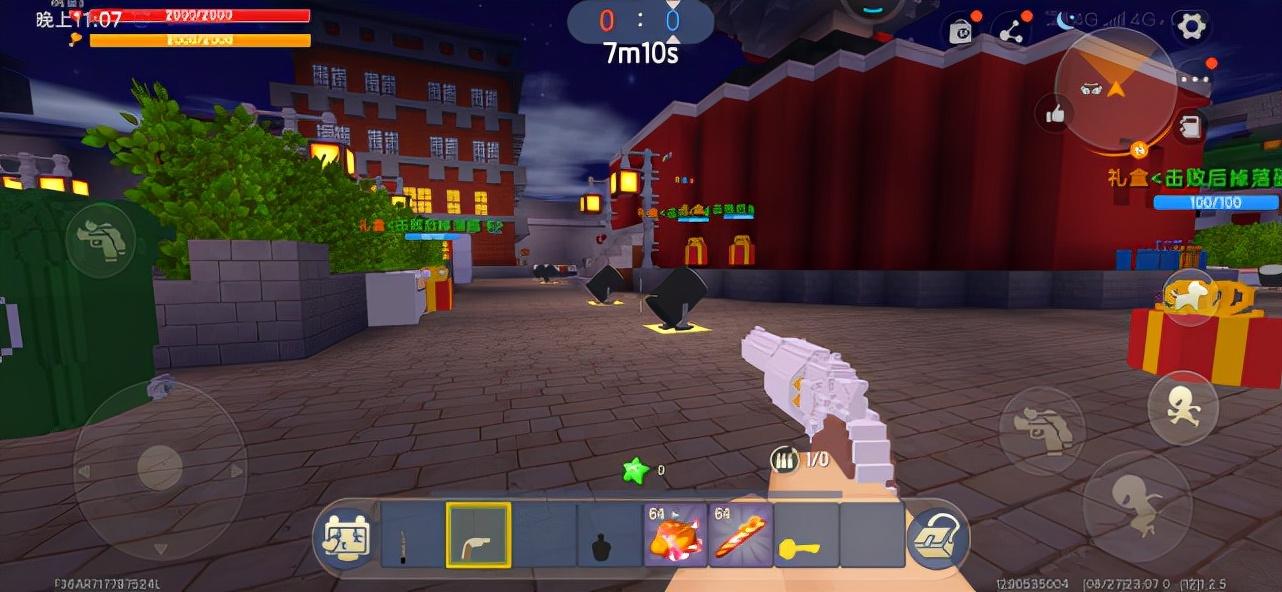
Task: Select the roast chicken hotbar slot
Action: pos(675,535)
